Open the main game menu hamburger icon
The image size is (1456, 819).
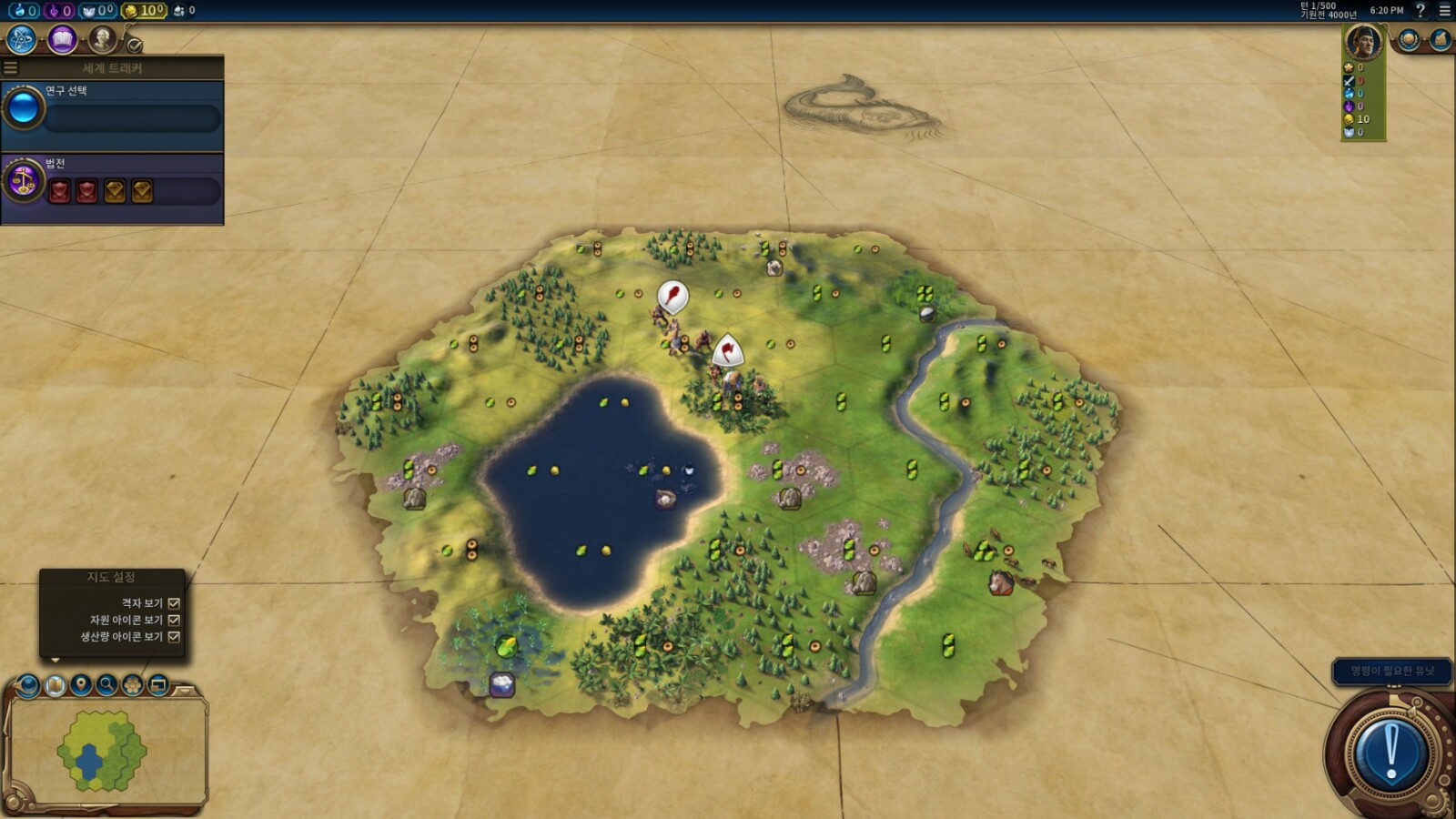[1444, 11]
